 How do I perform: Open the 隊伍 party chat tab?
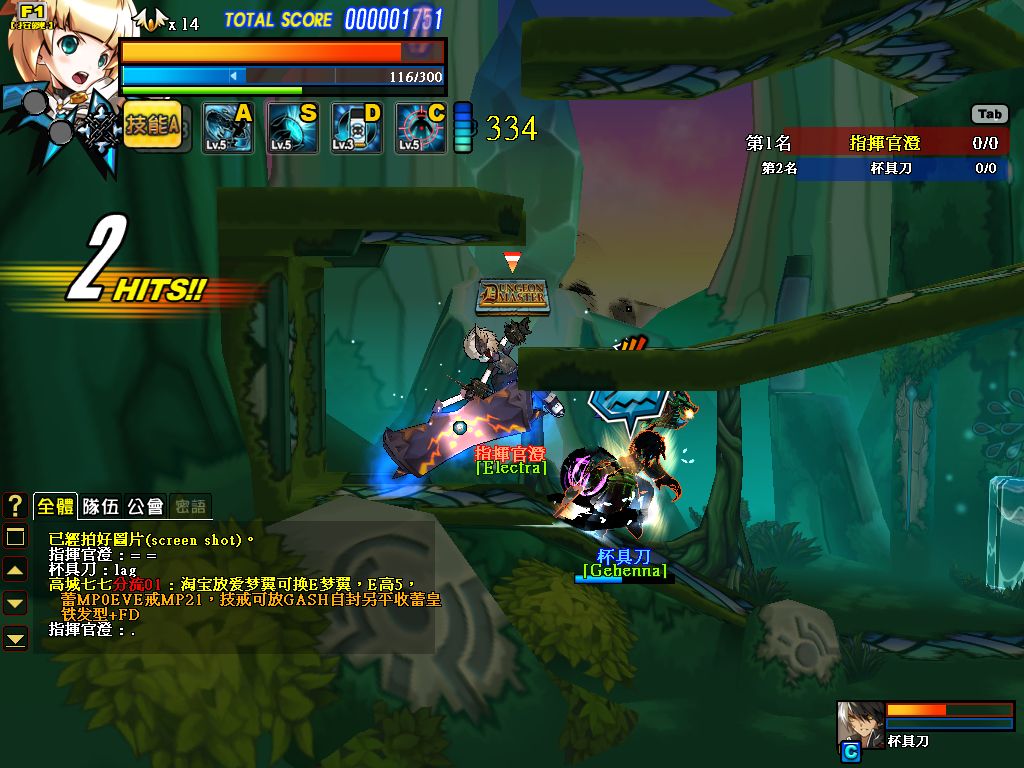tap(100, 506)
